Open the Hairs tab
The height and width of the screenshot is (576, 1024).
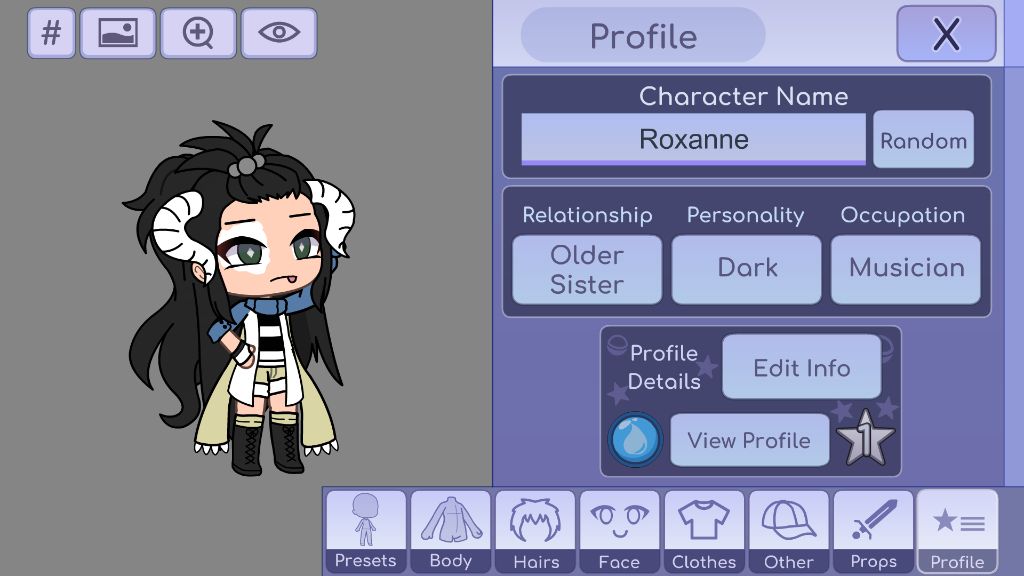click(536, 532)
